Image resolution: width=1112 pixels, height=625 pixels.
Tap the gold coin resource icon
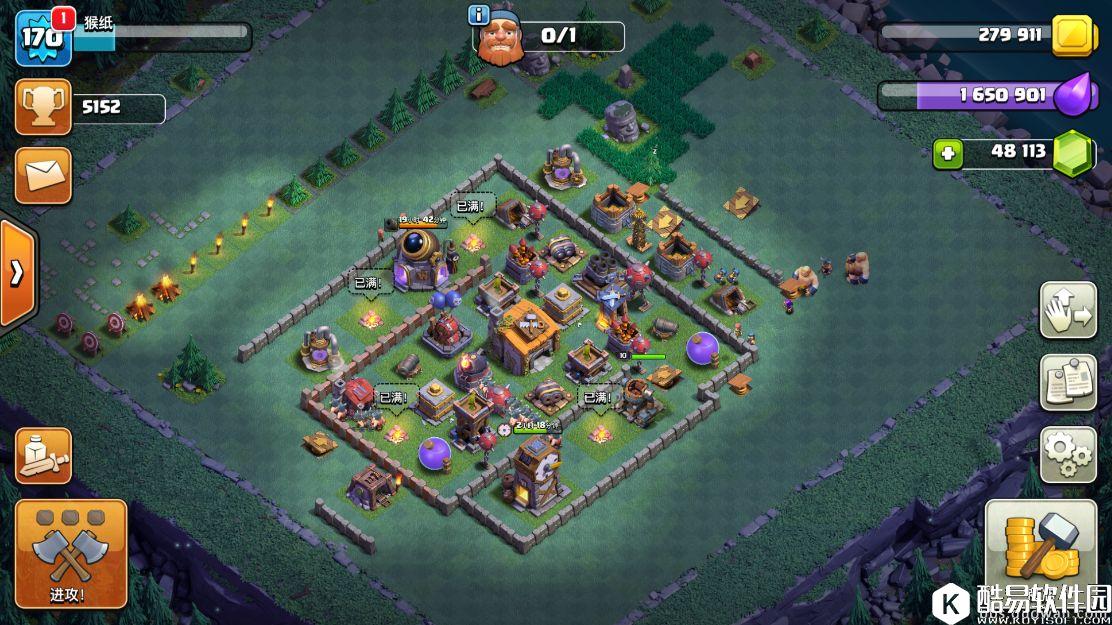[x=1075, y=37]
